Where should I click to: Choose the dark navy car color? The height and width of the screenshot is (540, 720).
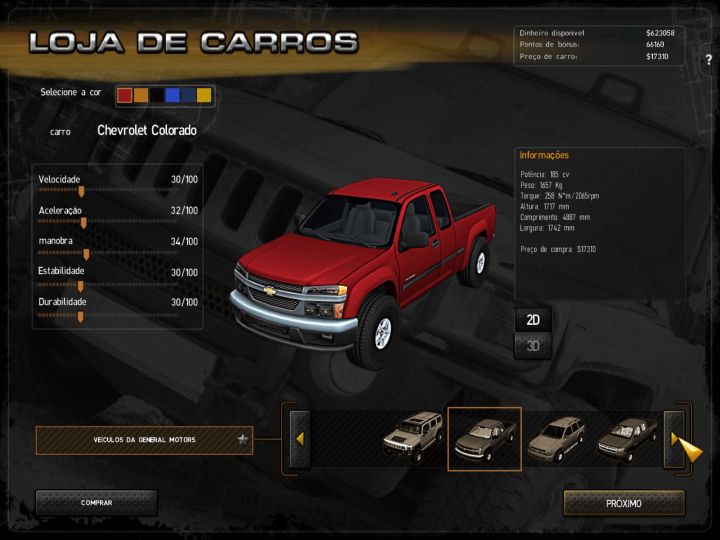pos(189,95)
